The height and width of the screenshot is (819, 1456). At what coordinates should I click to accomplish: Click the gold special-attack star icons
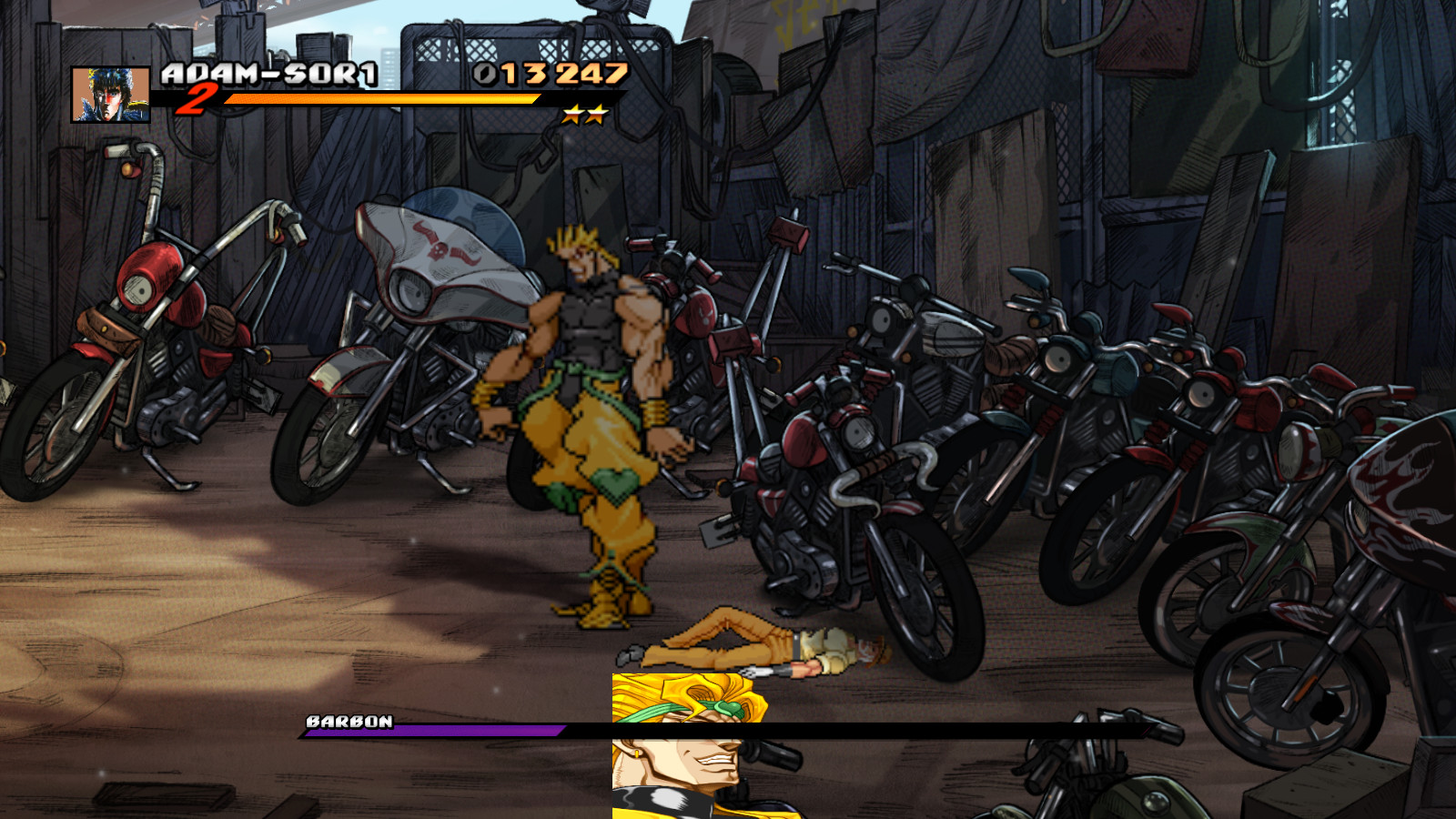(583, 115)
